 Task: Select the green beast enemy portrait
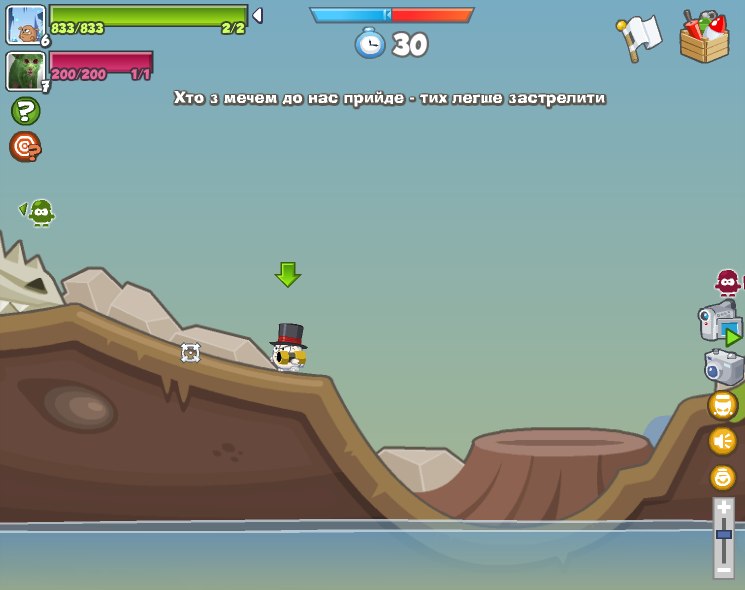point(25,71)
